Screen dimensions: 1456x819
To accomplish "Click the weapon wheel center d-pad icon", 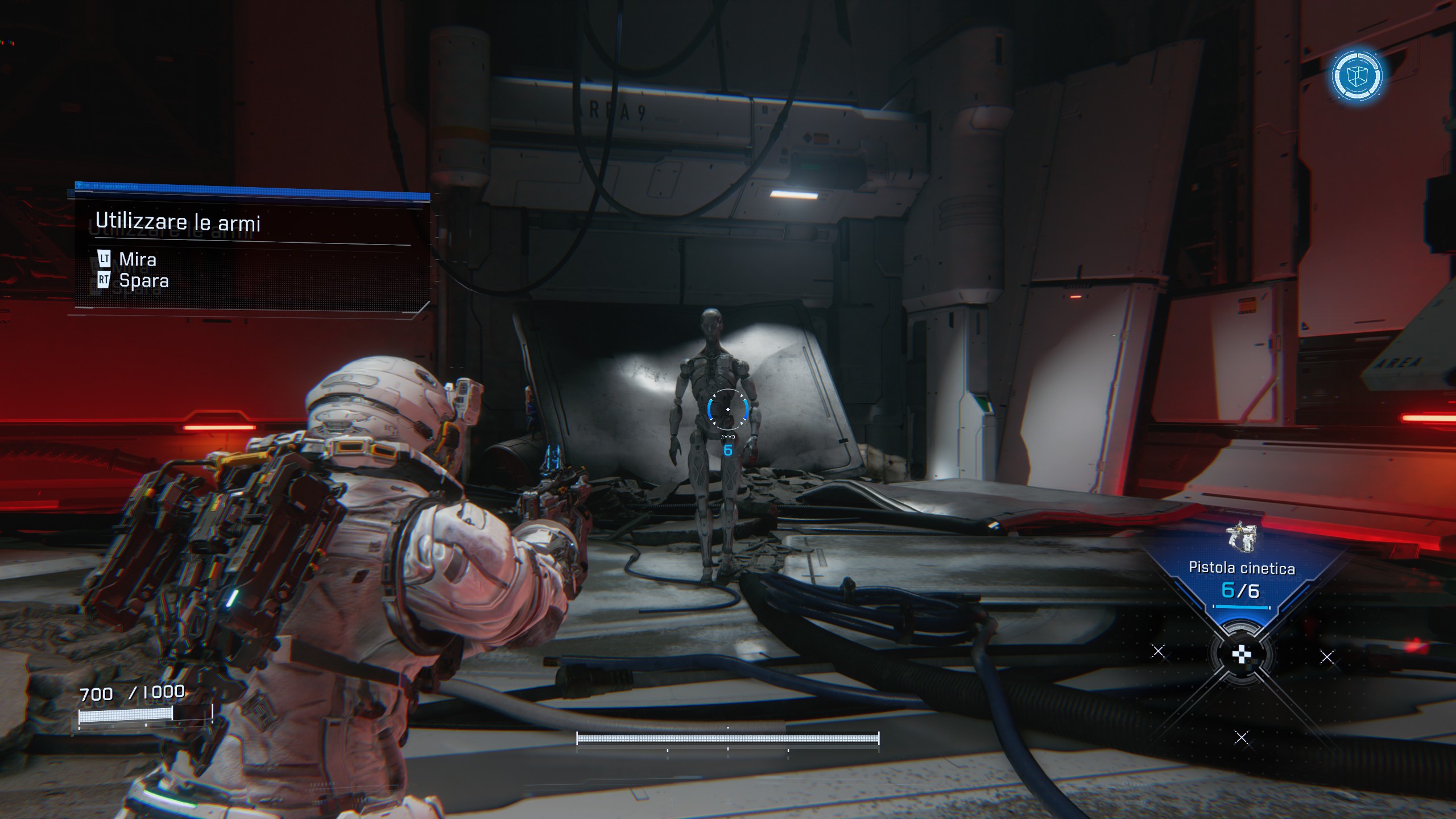I will click(1241, 655).
